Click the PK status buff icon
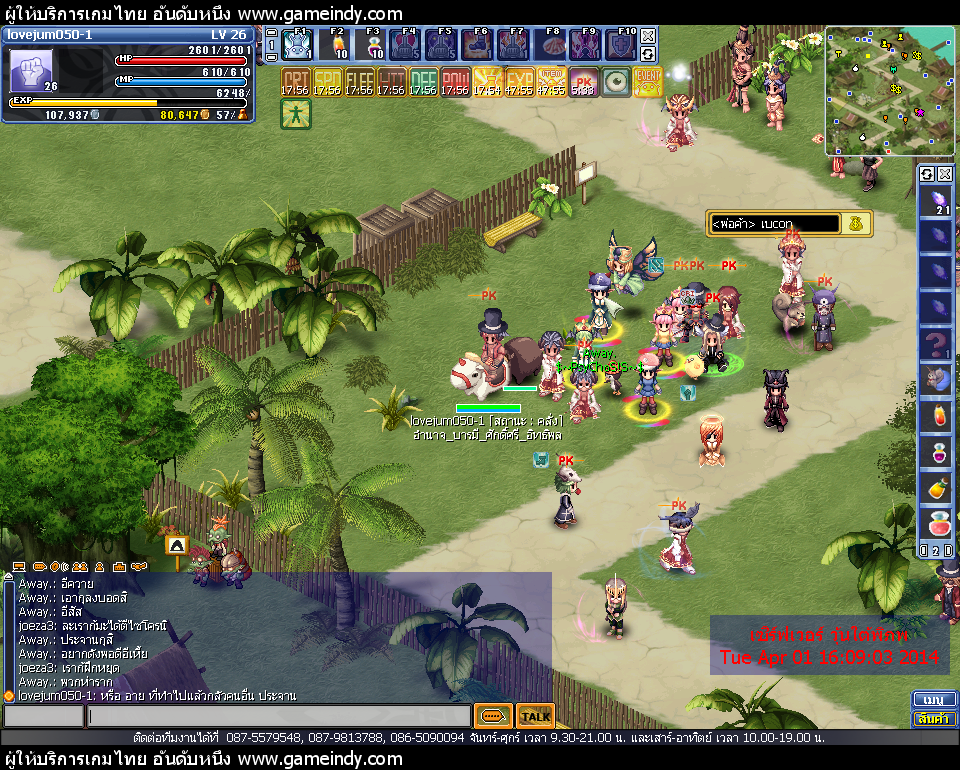Image resolution: width=960 pixels, height=770 pixels. pos(583,82)
